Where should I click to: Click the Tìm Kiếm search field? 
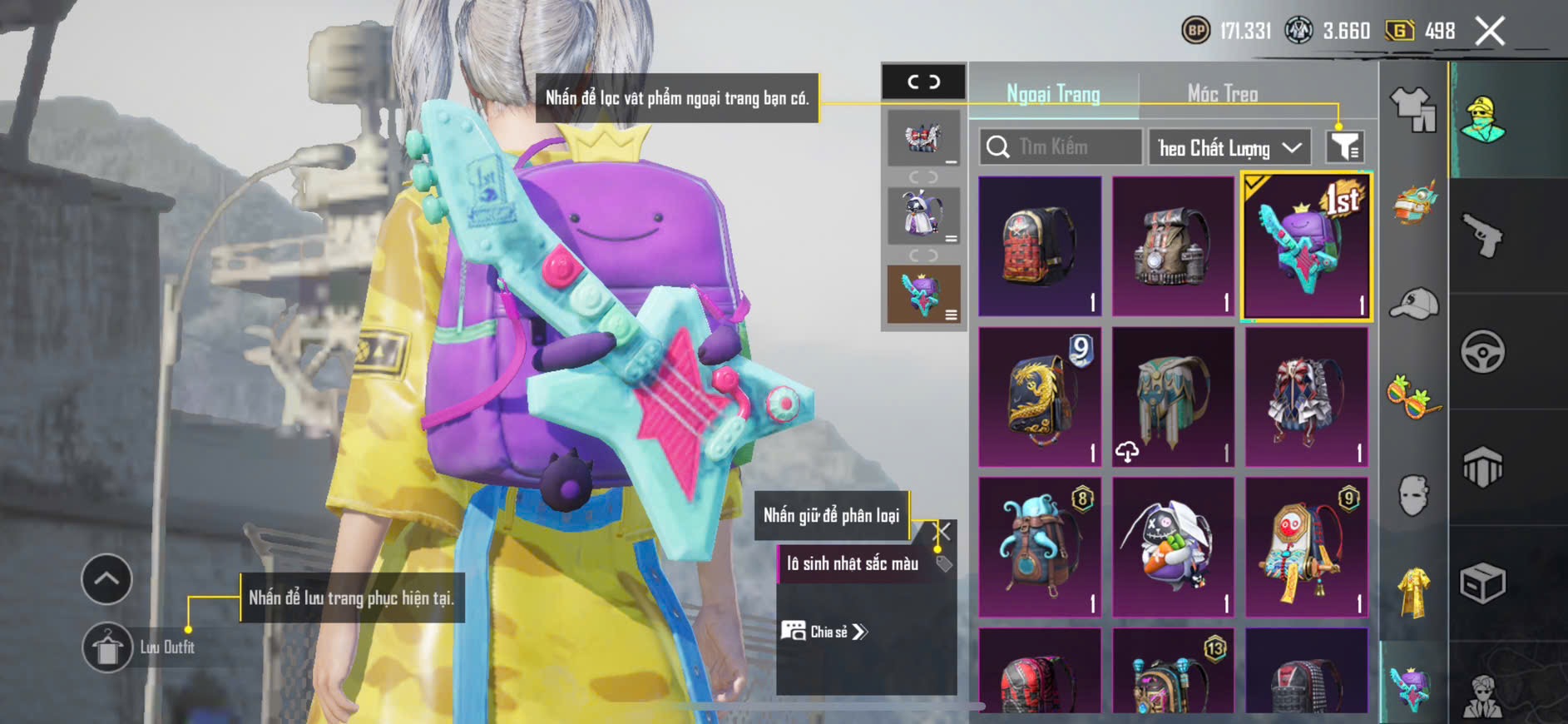point(1061,147)
